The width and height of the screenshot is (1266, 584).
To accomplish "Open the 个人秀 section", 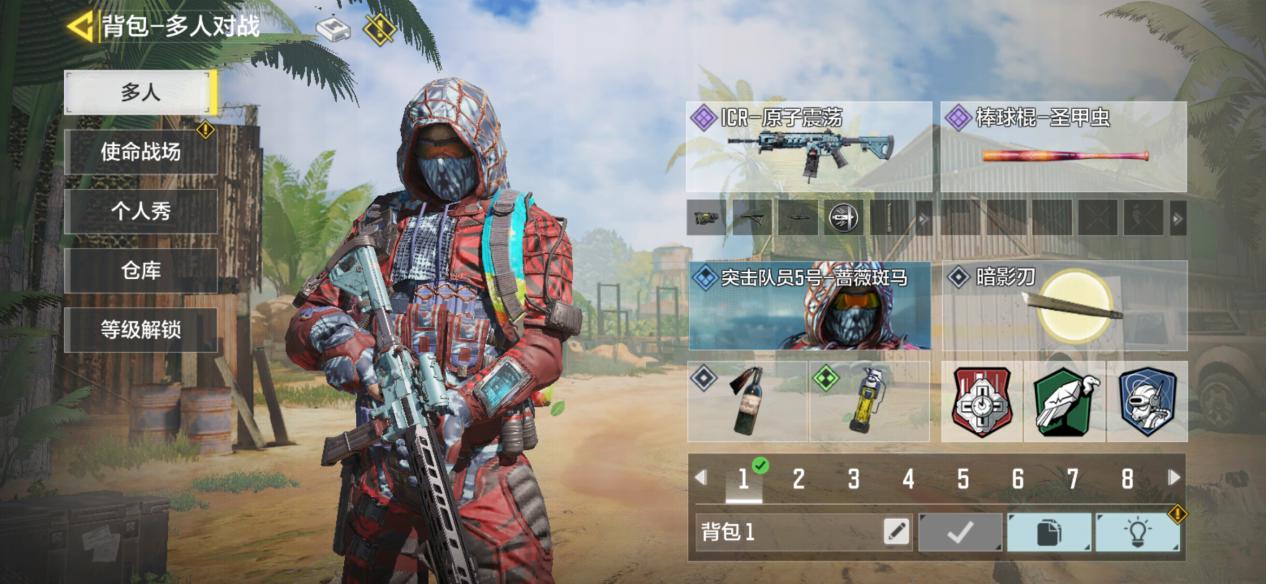I will click(140, 212).
